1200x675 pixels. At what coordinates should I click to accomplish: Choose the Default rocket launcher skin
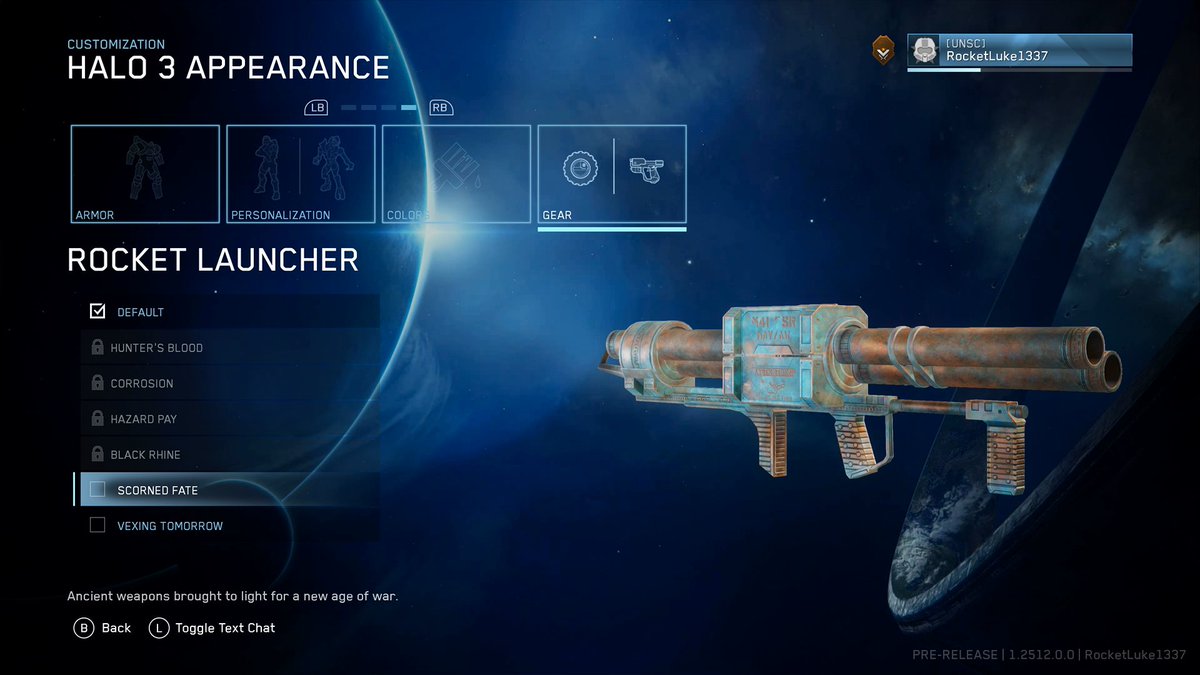(x=229, y=312)
